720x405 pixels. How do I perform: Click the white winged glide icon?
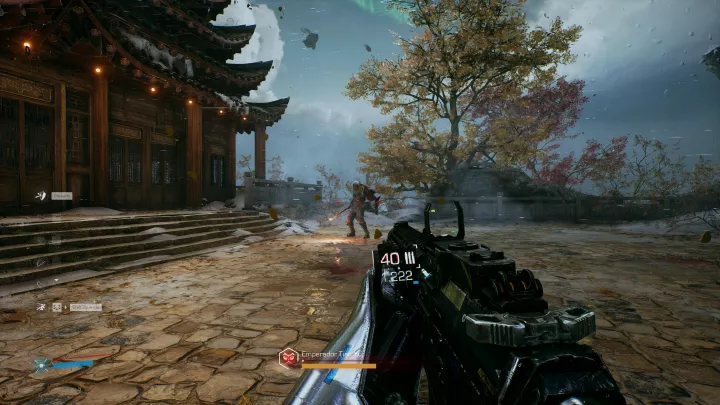click(41, 196)
